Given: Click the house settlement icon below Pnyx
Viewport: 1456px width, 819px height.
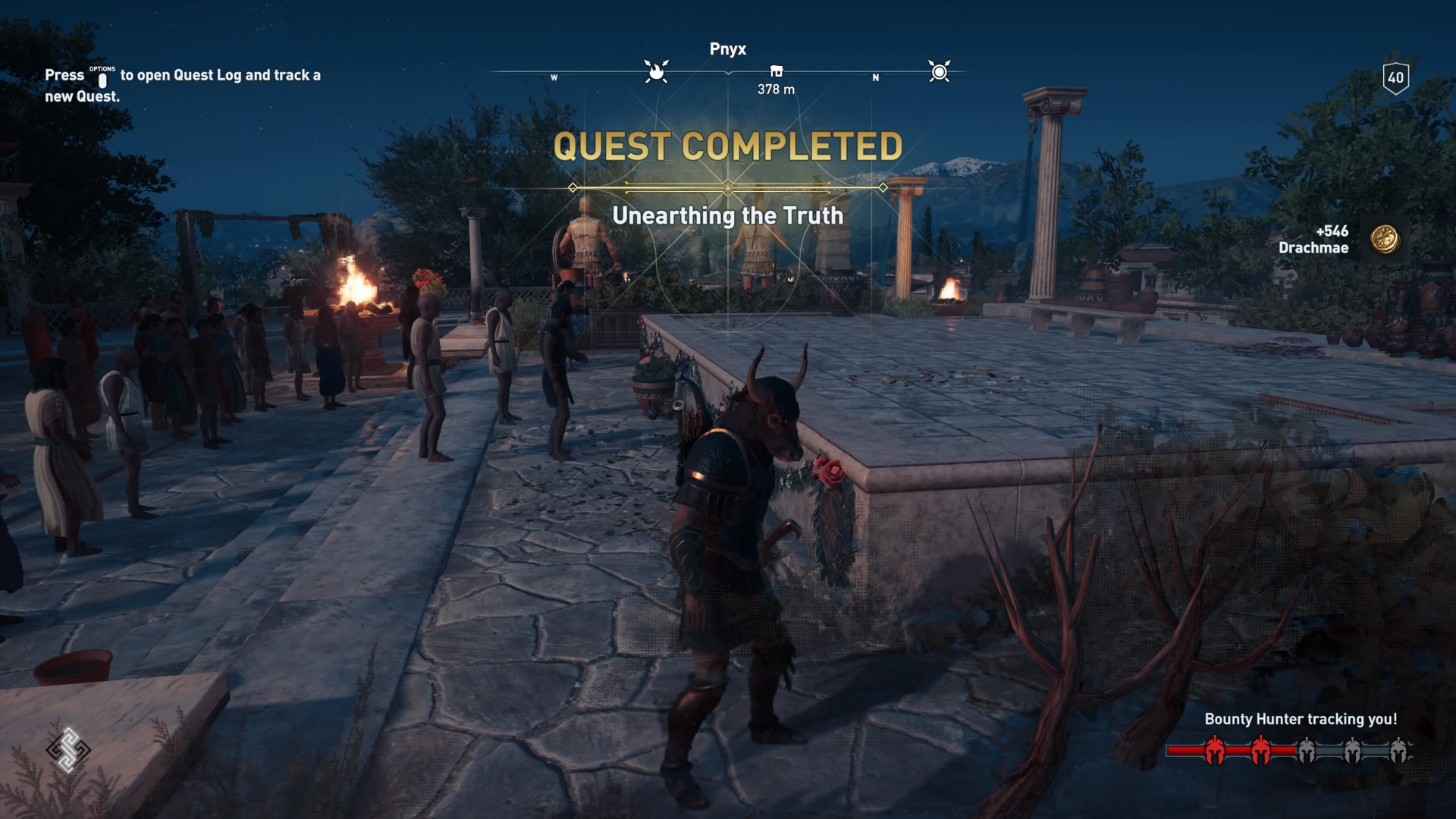Looking at the screenshot, I should [x=776, y=71].
